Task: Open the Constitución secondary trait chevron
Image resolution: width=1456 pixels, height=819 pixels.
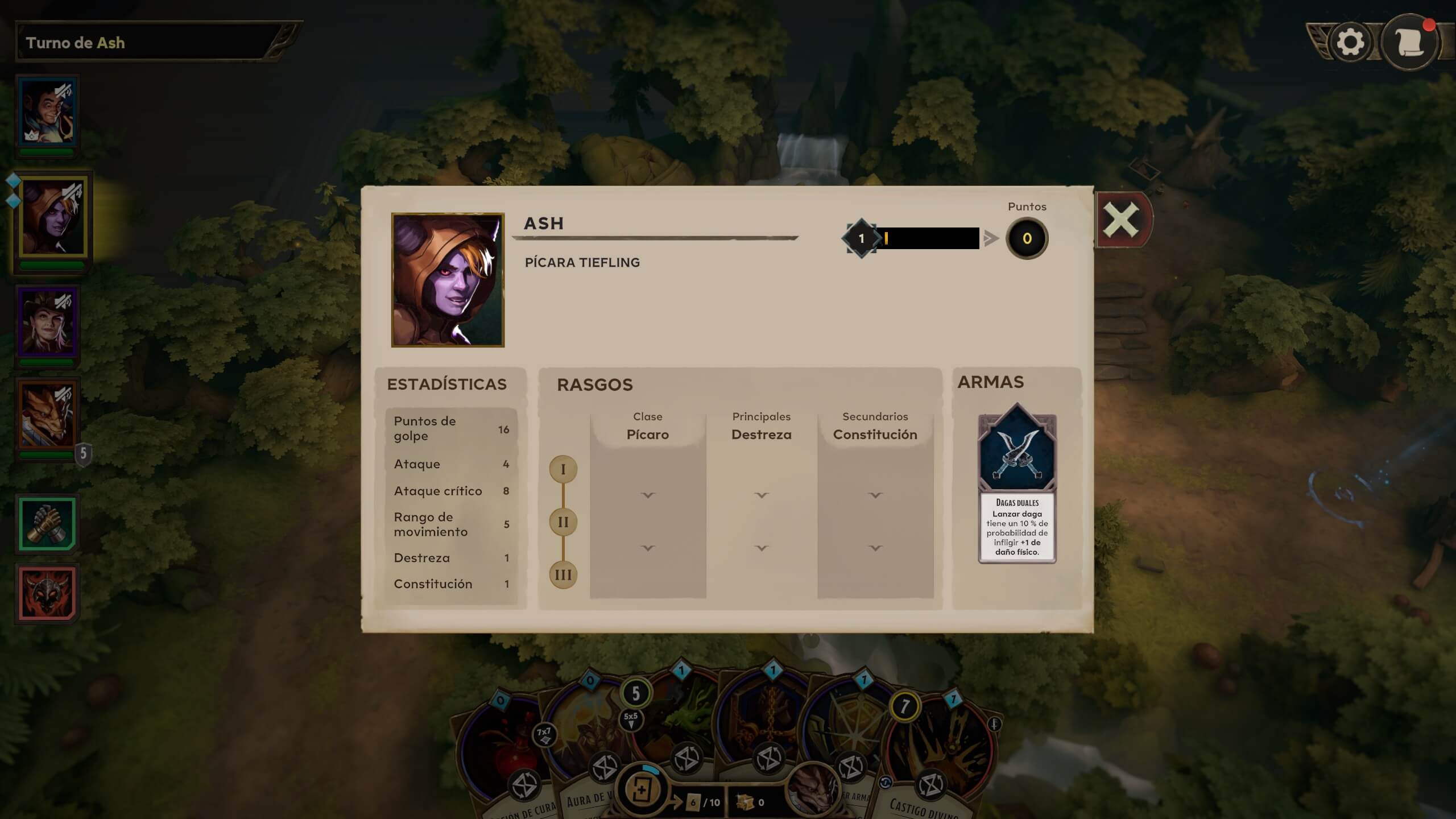Action: (x=874, y=495)
